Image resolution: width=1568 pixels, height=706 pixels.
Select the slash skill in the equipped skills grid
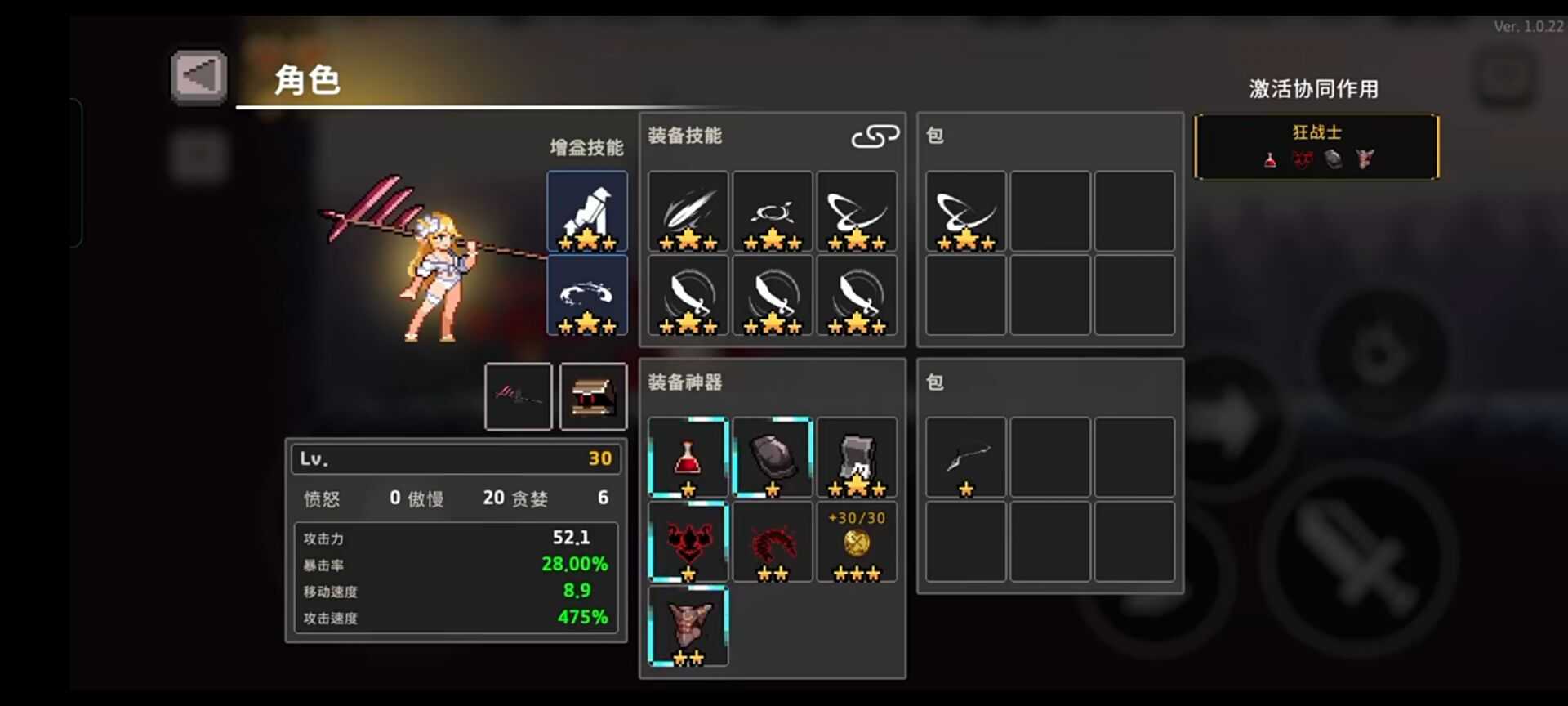[x=688, y=211]
